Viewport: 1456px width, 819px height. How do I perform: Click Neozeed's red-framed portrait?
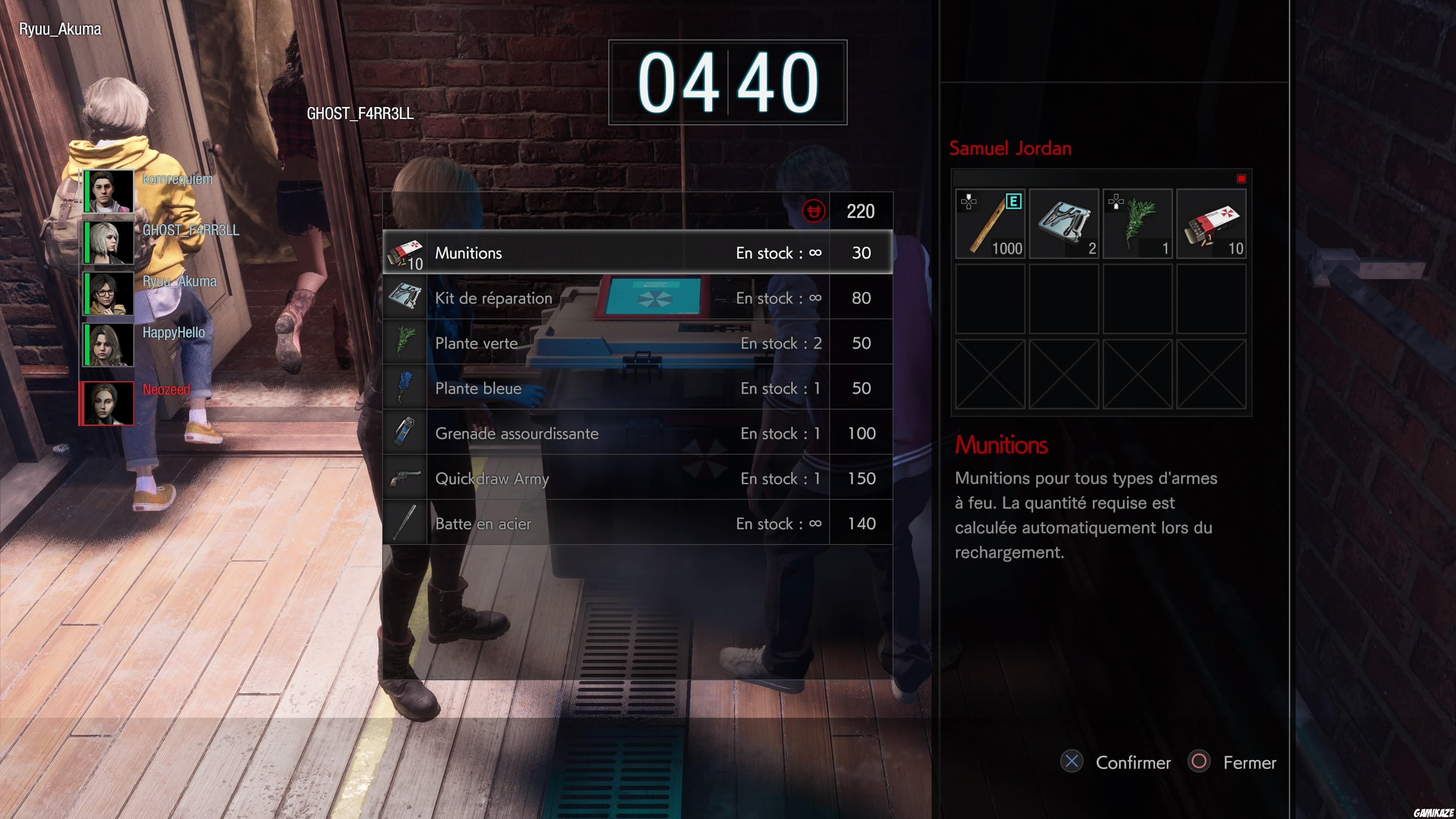tap(107, 403)
